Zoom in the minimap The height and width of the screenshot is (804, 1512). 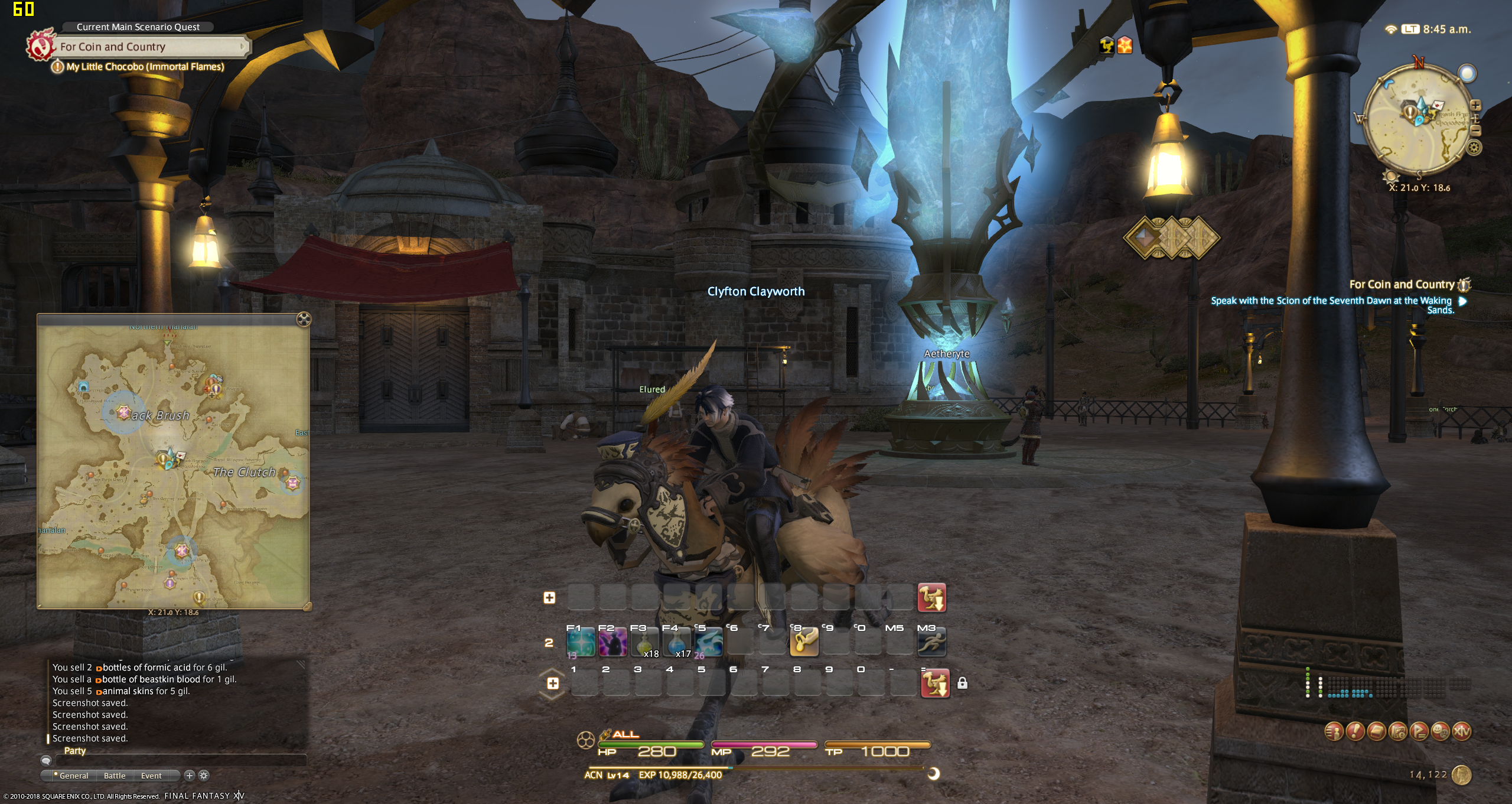pos(1475,106)
